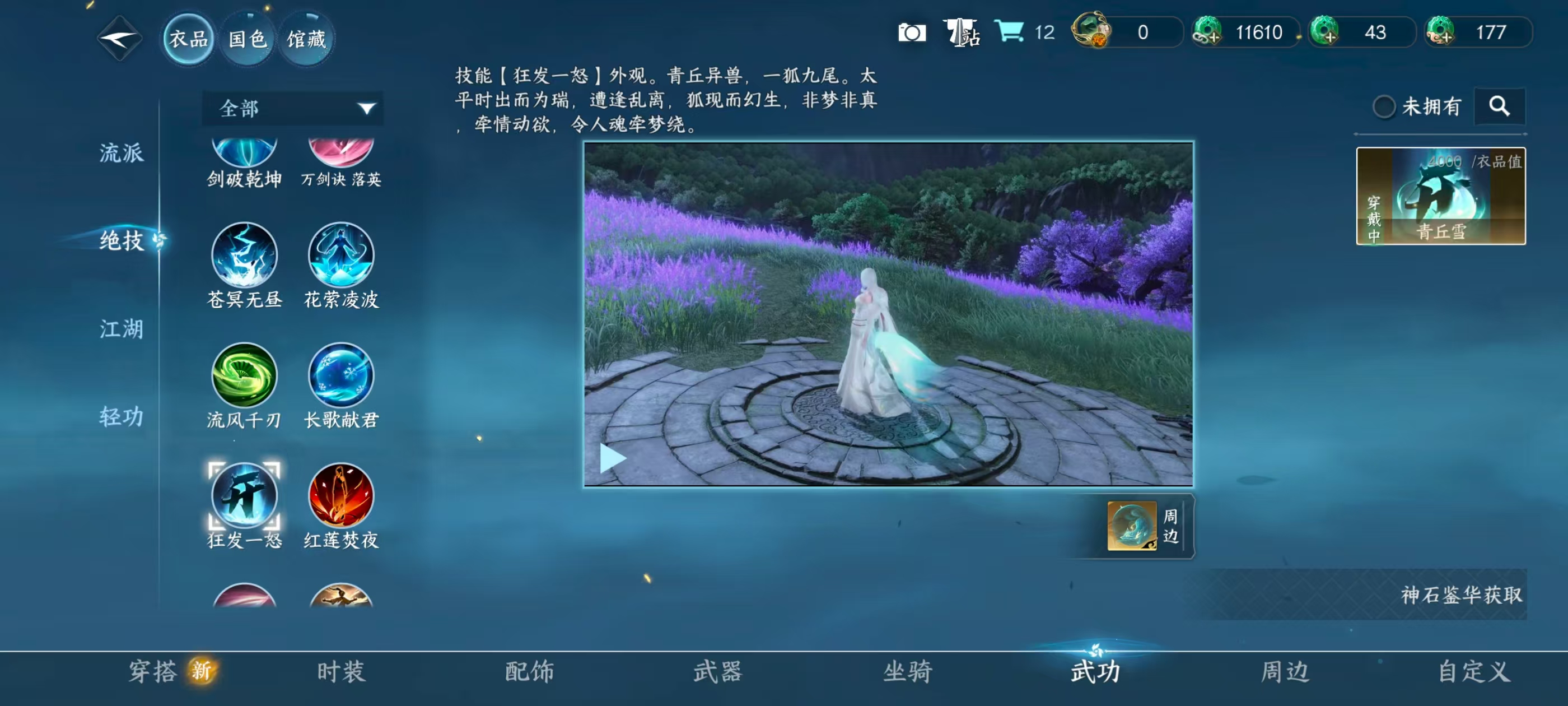This screenshot has height=706, width=1568.
Task: Open the shopping cart
Action: point(1009,32)
